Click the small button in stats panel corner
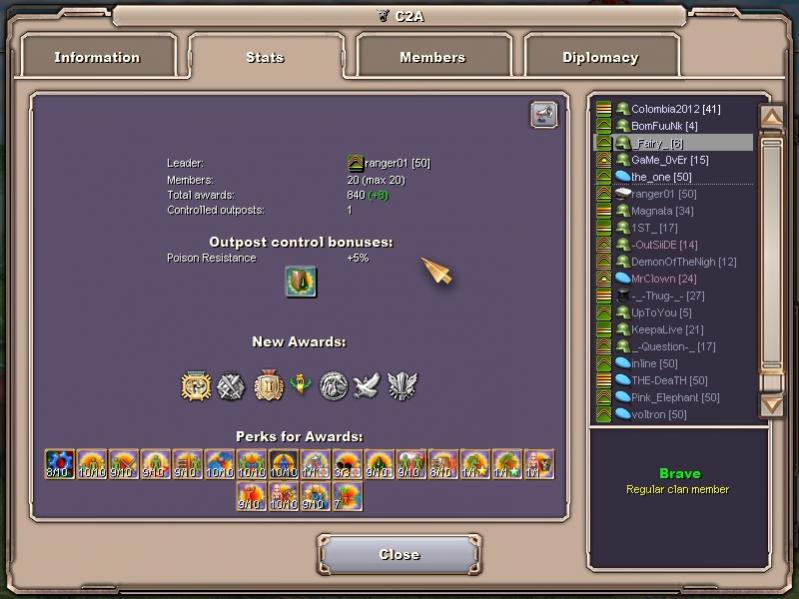Screen dimensions: 799x599 tap(543, 116)
